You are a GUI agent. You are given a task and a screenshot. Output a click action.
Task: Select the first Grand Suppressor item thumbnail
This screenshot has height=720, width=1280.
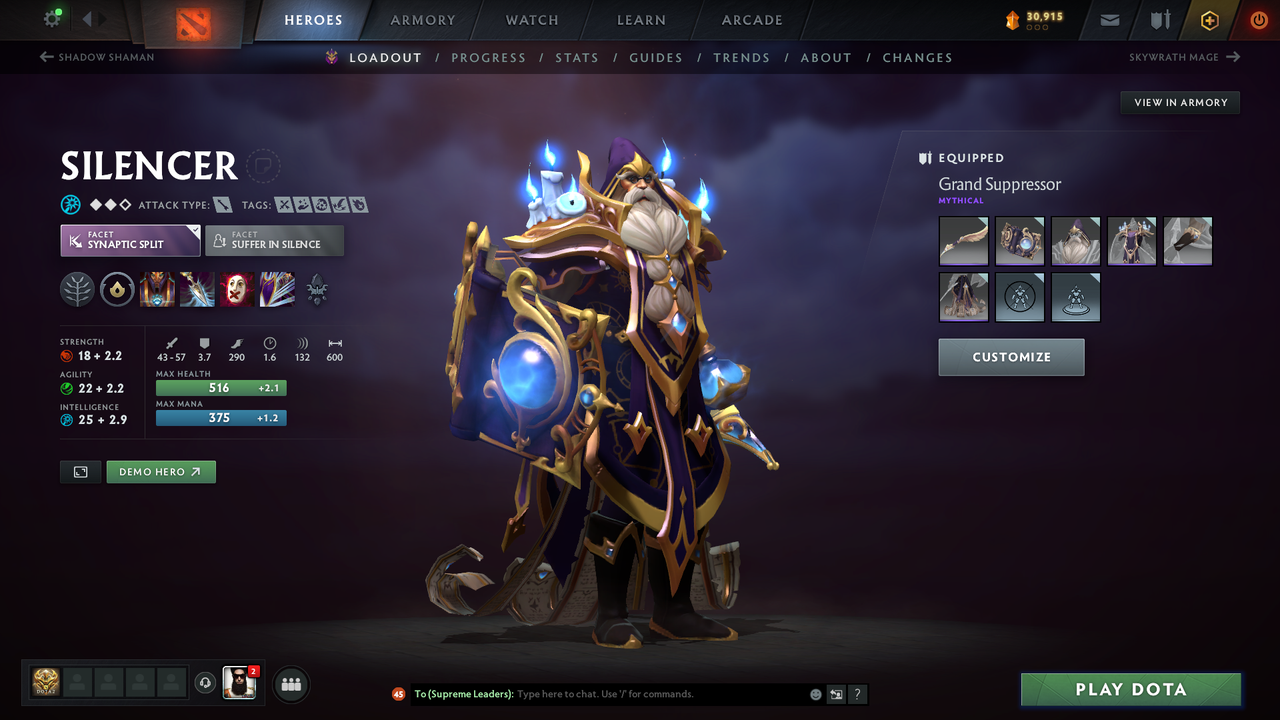click(963, 241)
